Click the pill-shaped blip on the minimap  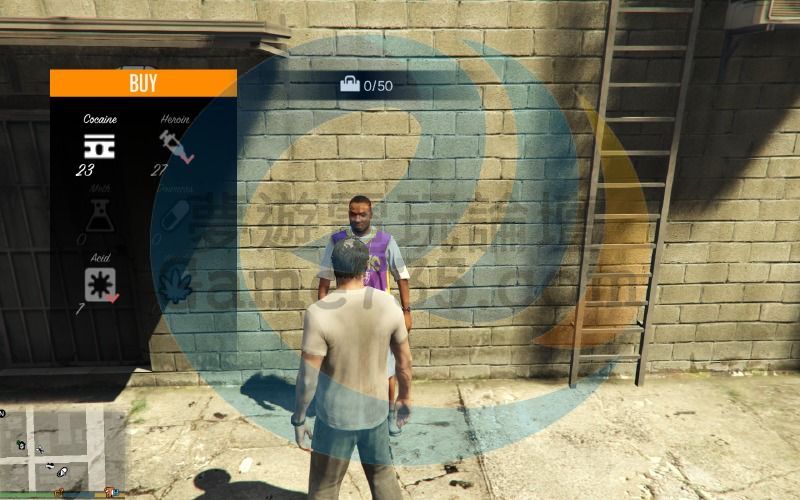click(62, 470)
